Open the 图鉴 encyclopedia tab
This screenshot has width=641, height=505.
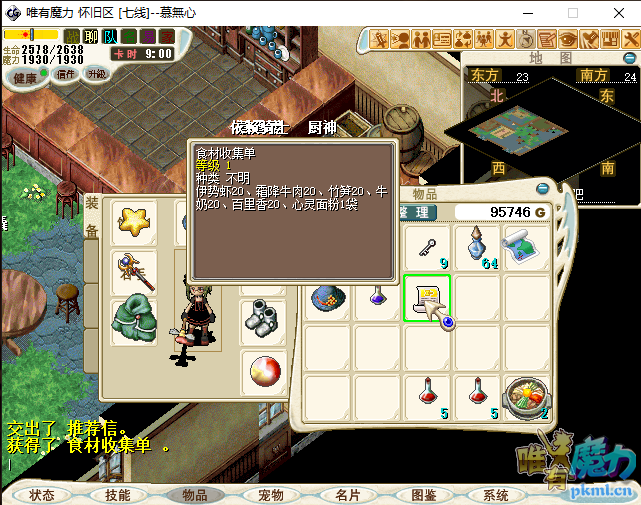(424, 495)
